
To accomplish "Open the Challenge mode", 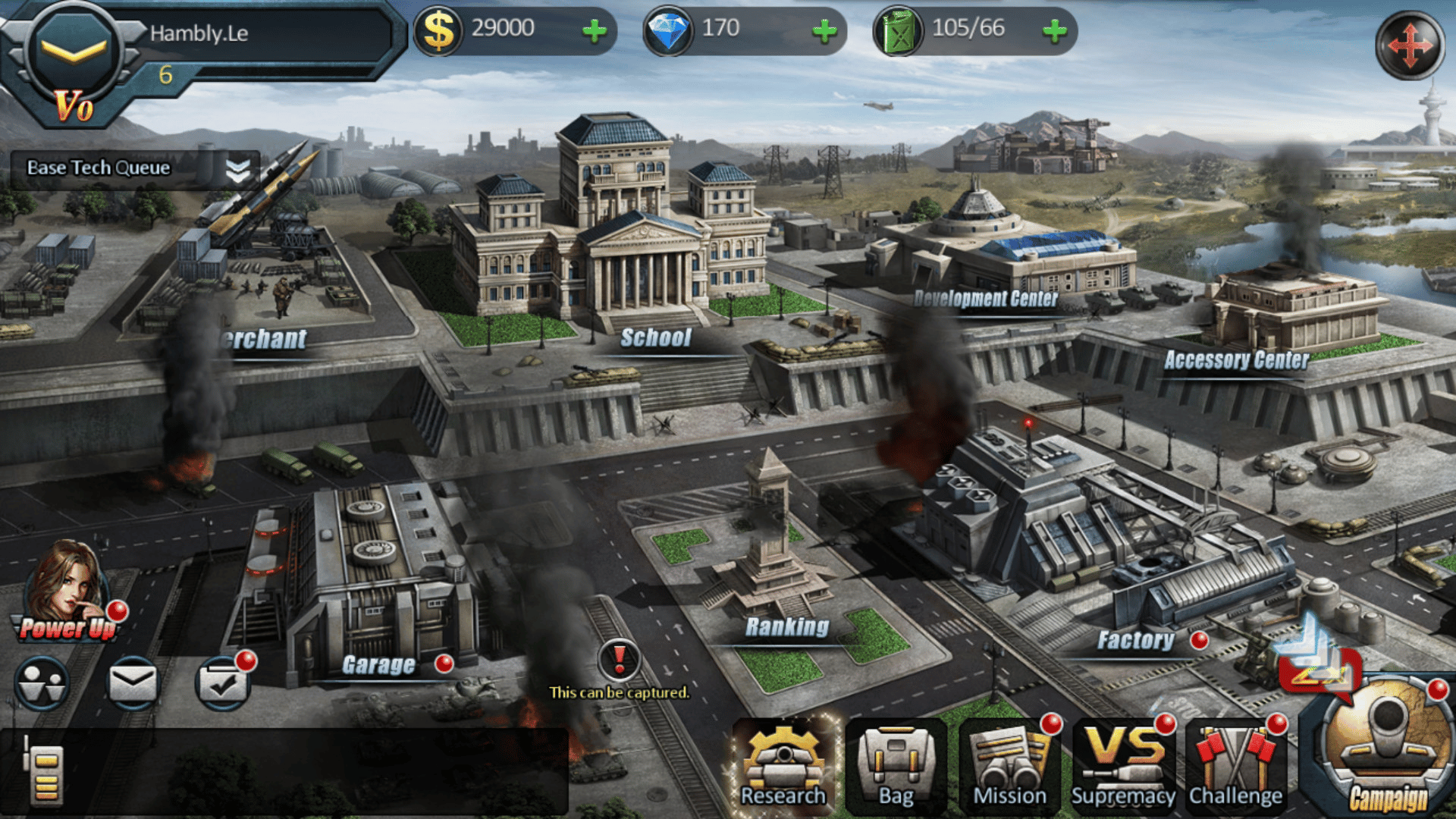I will [x=1235, y=766].
